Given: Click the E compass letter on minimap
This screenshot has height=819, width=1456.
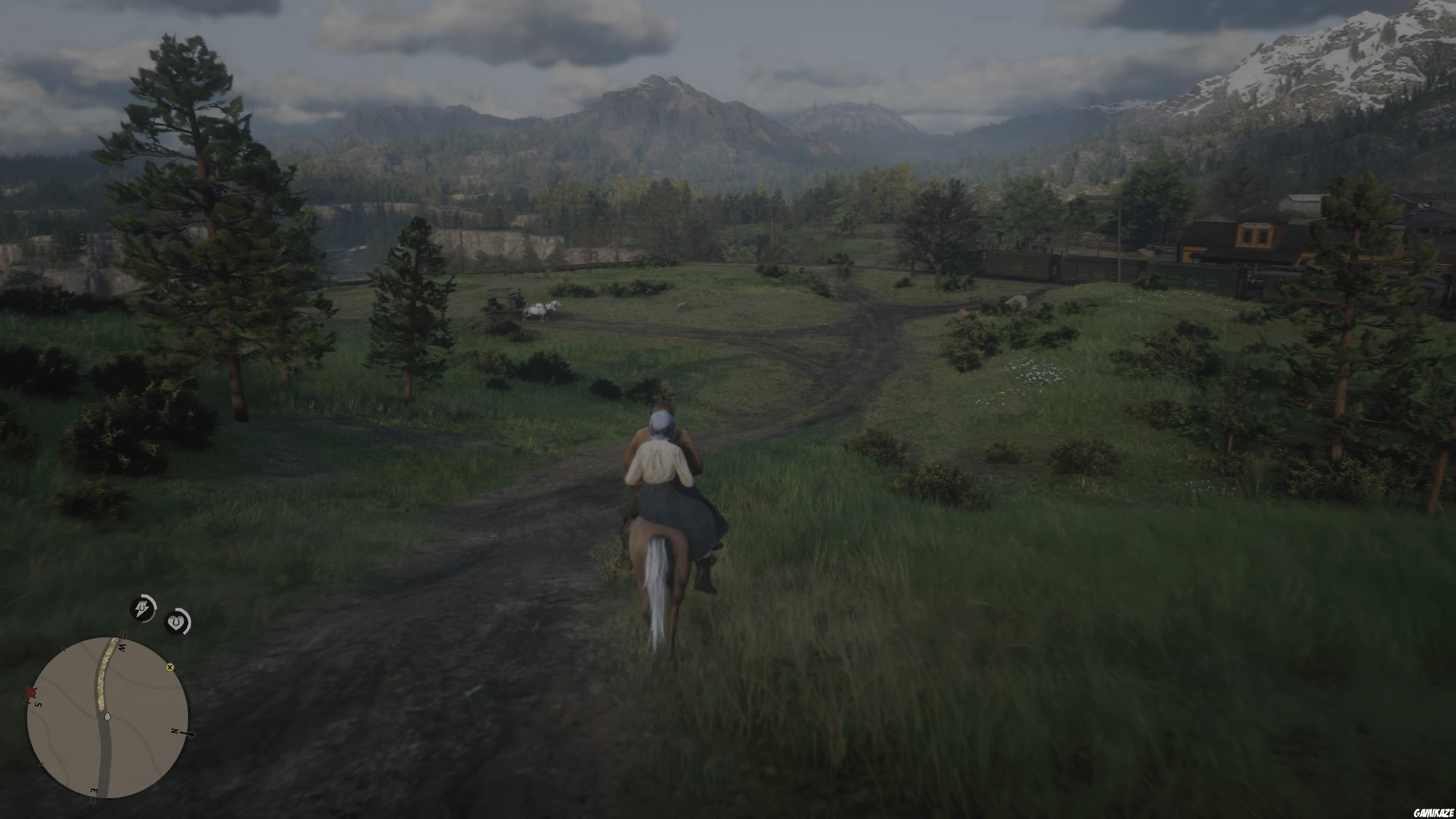Looking at the screenshot, I should click(x=94, y=790).
